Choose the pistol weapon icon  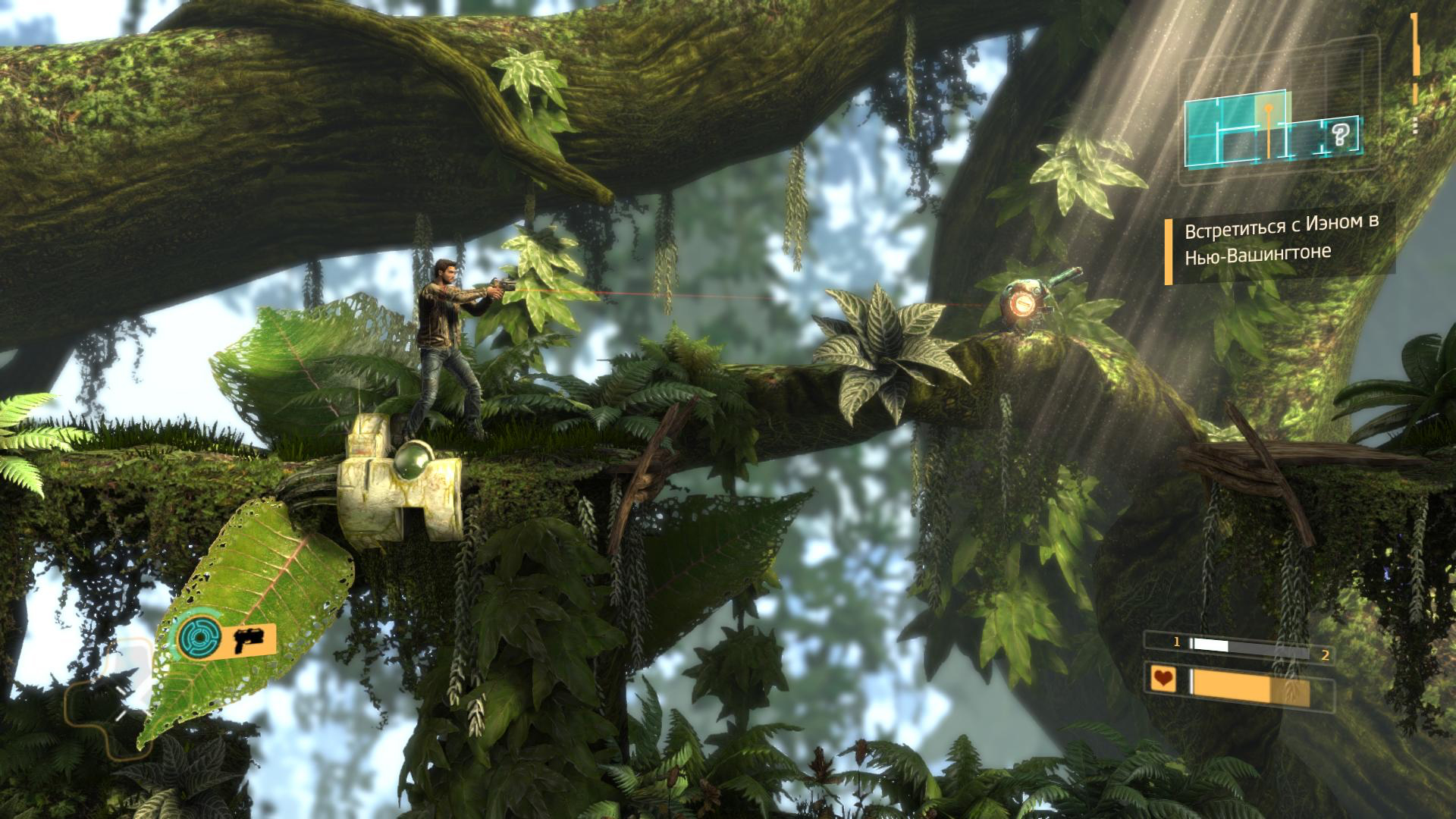(x=248, y=640)
